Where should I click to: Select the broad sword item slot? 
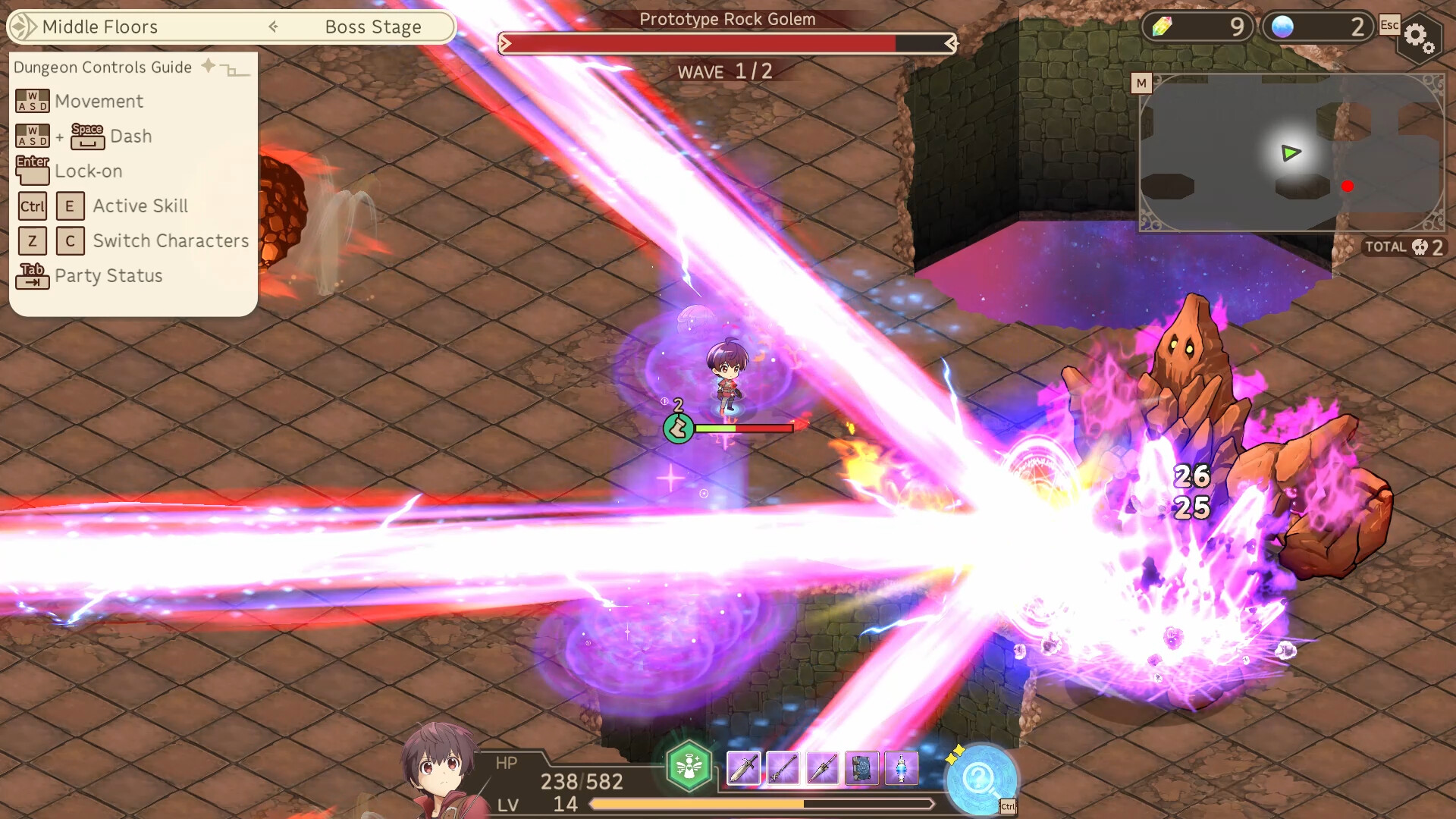(744, 768)
